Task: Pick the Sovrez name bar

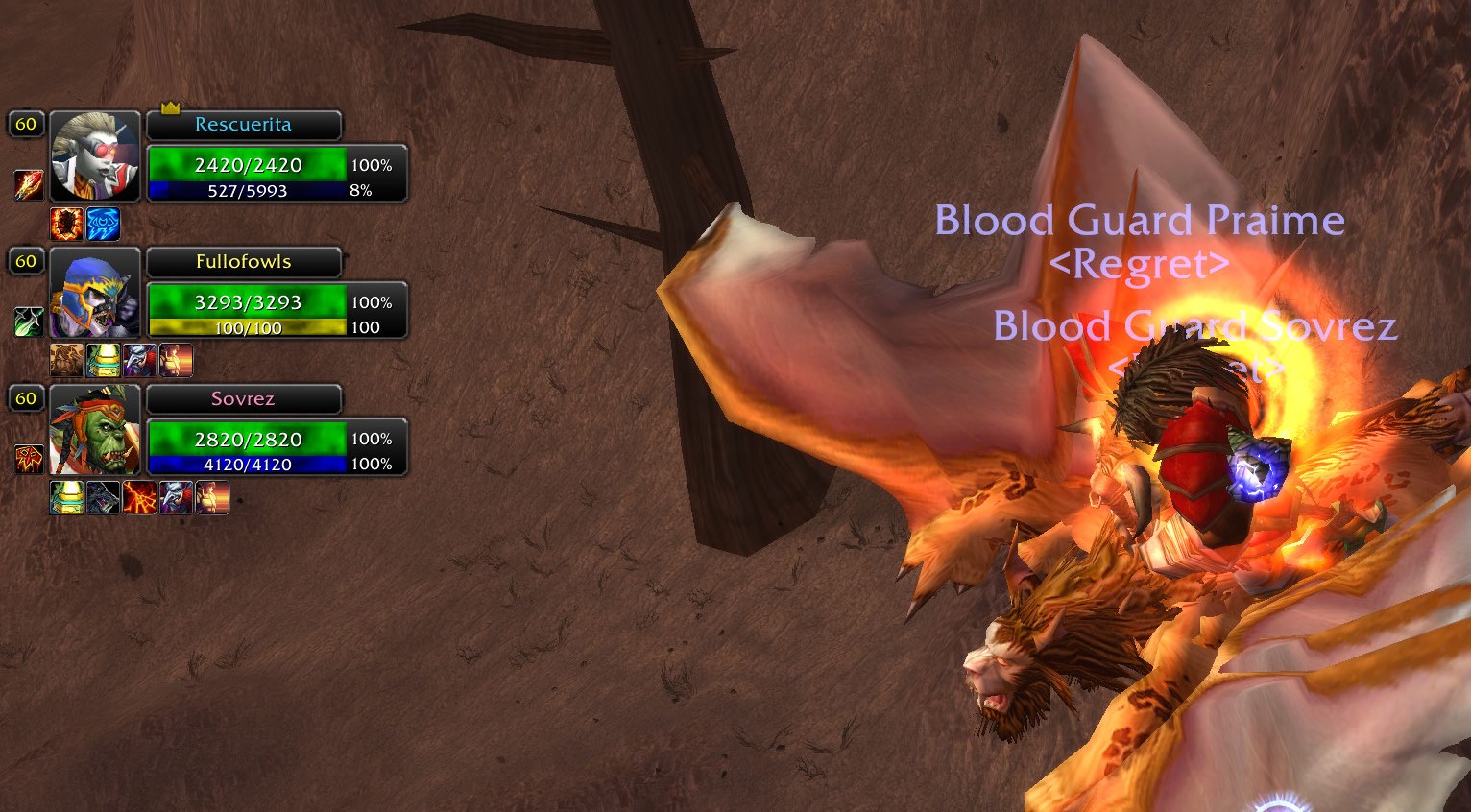Action: (x=244, y=399)
